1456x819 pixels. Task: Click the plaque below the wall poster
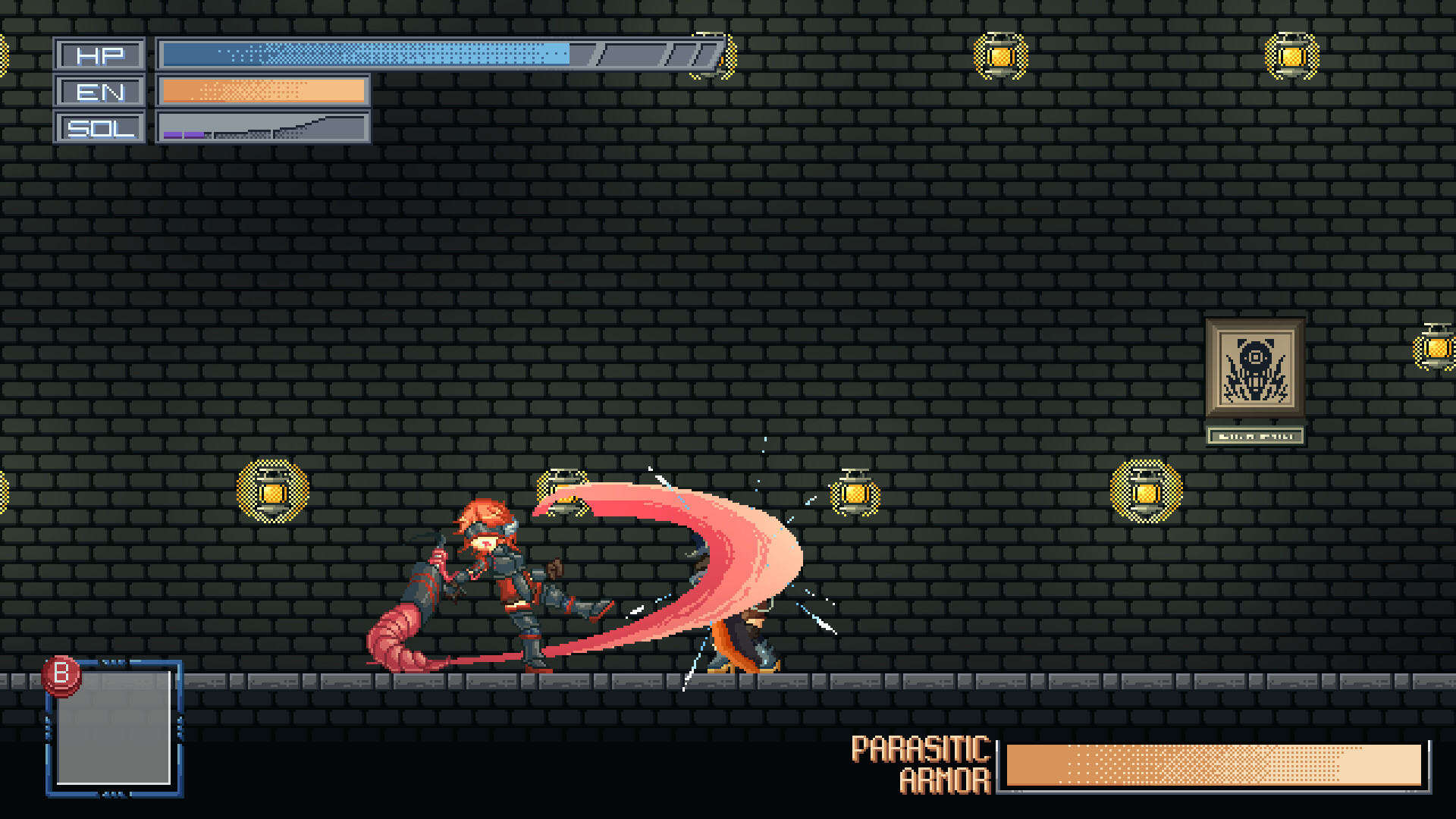pos(1255,436)
